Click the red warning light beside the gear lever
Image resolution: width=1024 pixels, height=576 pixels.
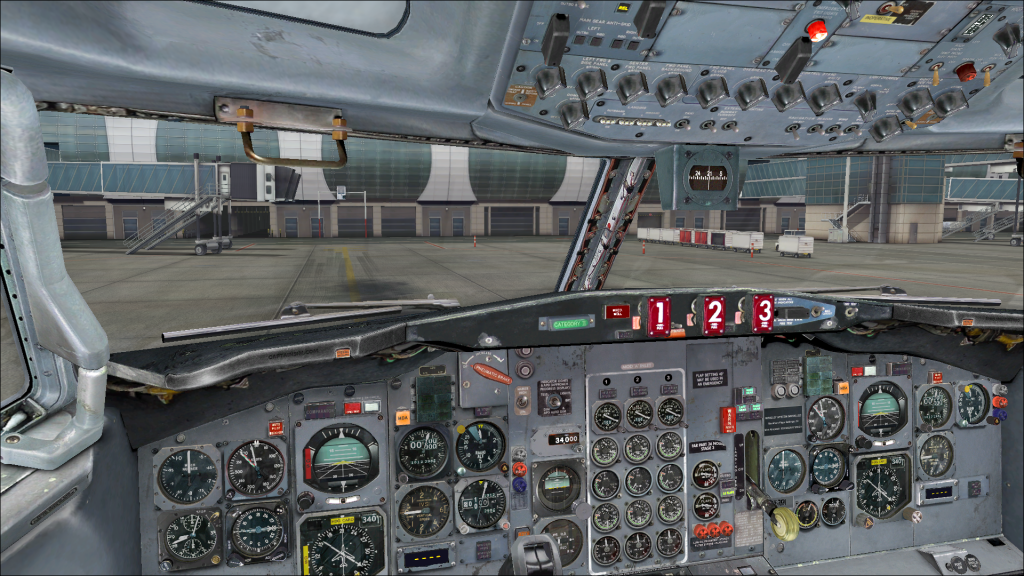coord(727,418)
